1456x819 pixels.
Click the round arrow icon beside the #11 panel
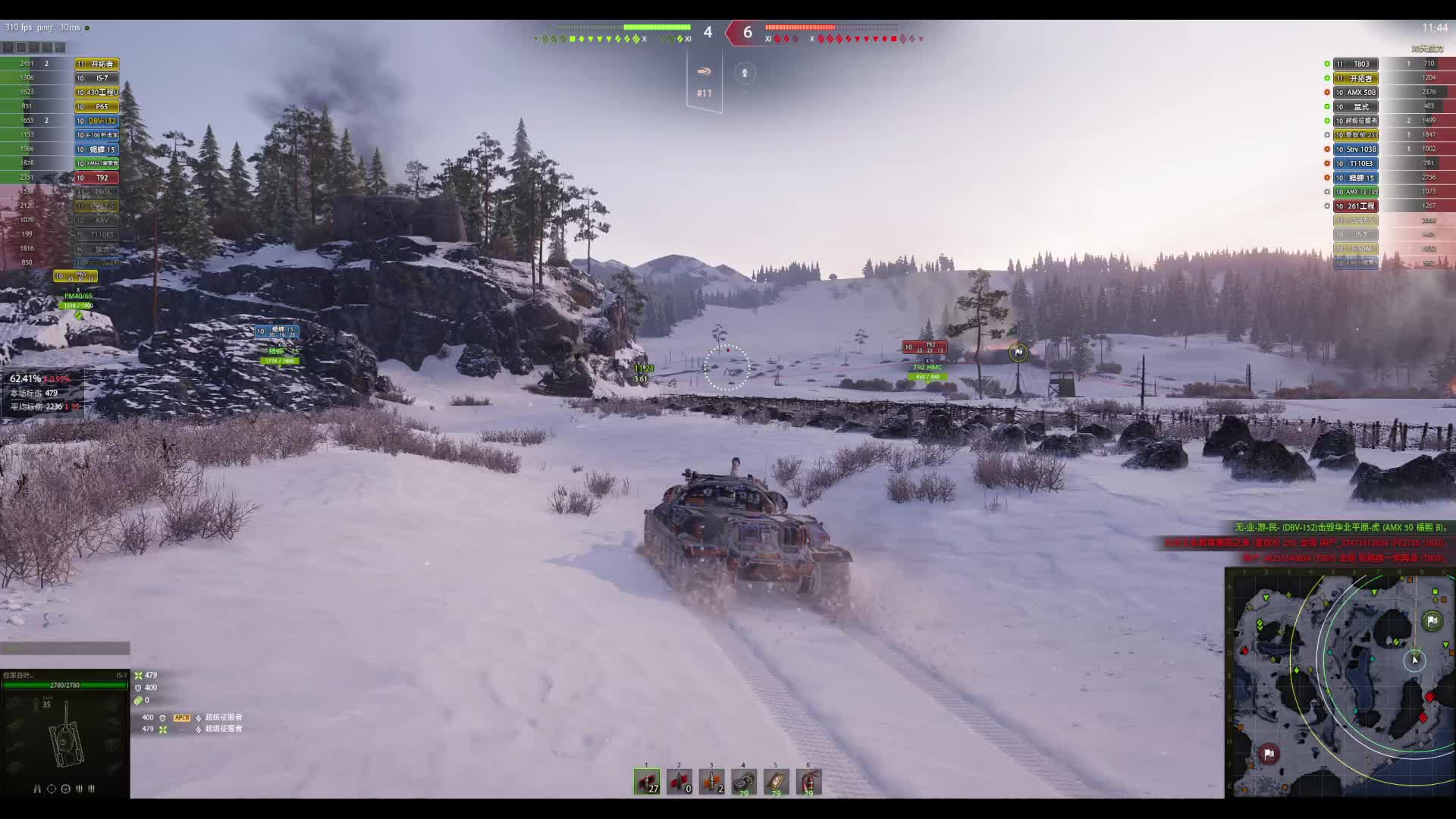(745, 73)
